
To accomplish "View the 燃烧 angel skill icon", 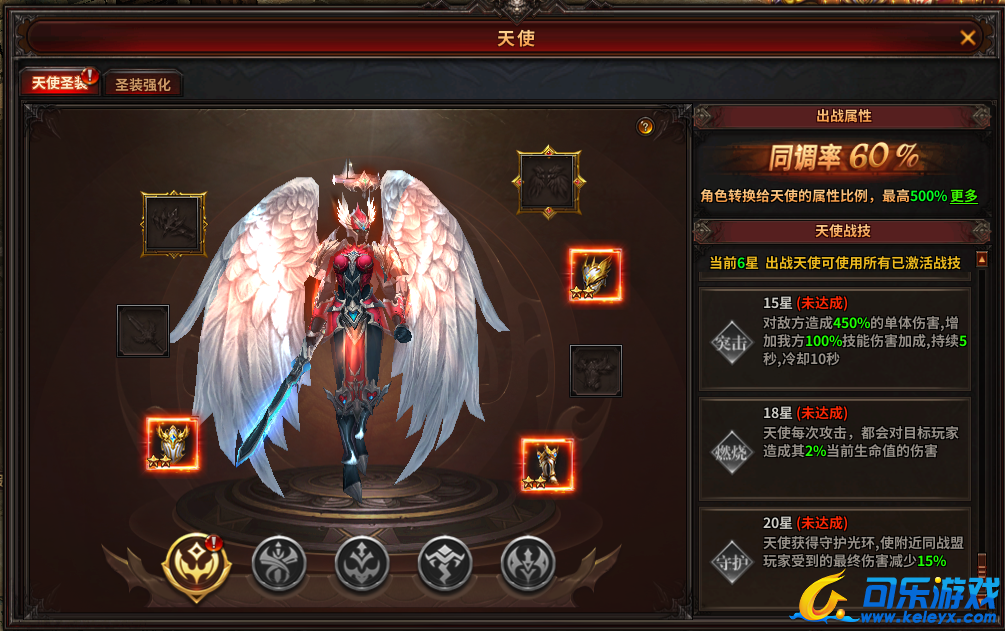I will 728,450.
